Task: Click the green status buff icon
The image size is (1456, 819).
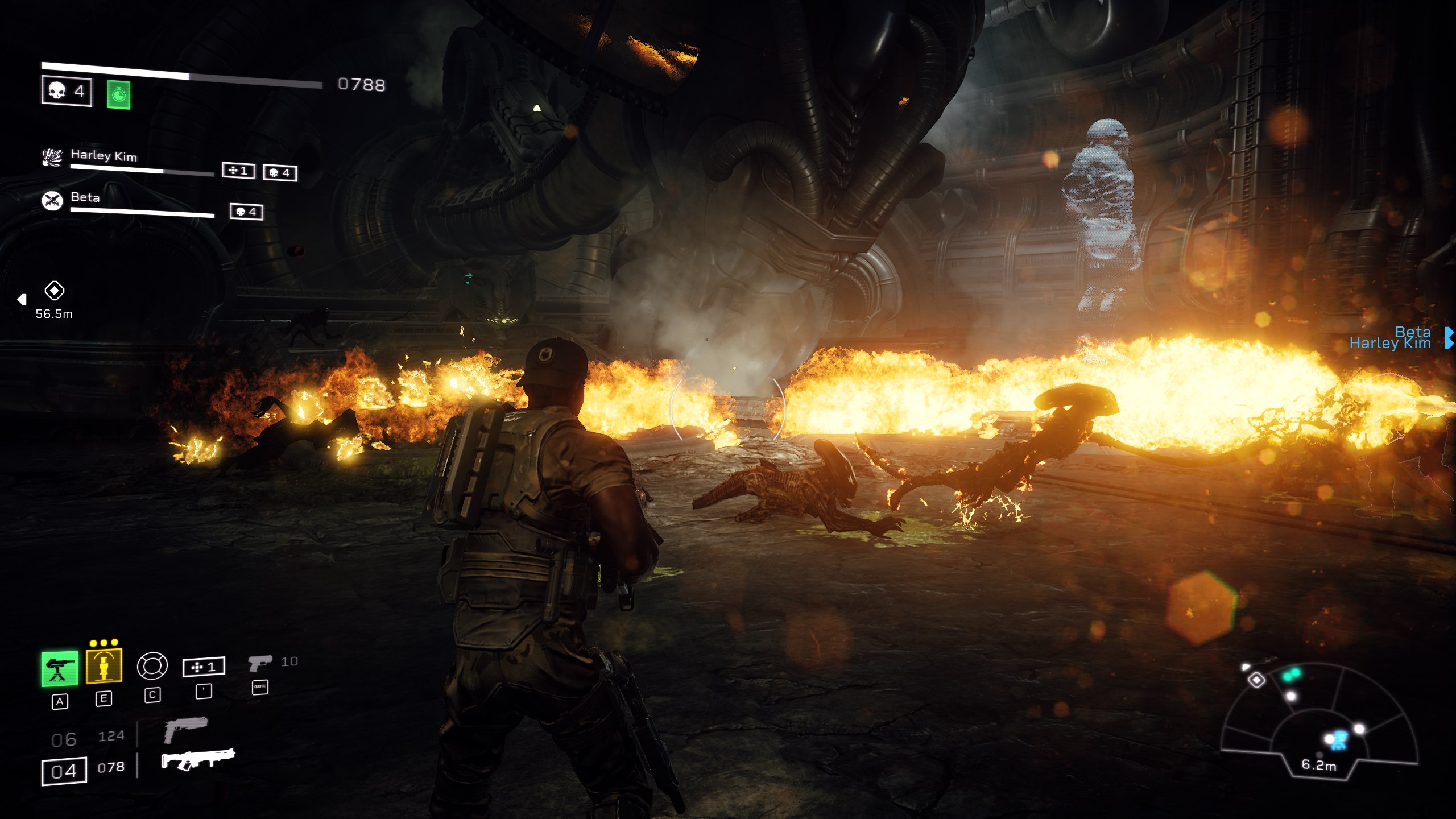Action: 118,94
